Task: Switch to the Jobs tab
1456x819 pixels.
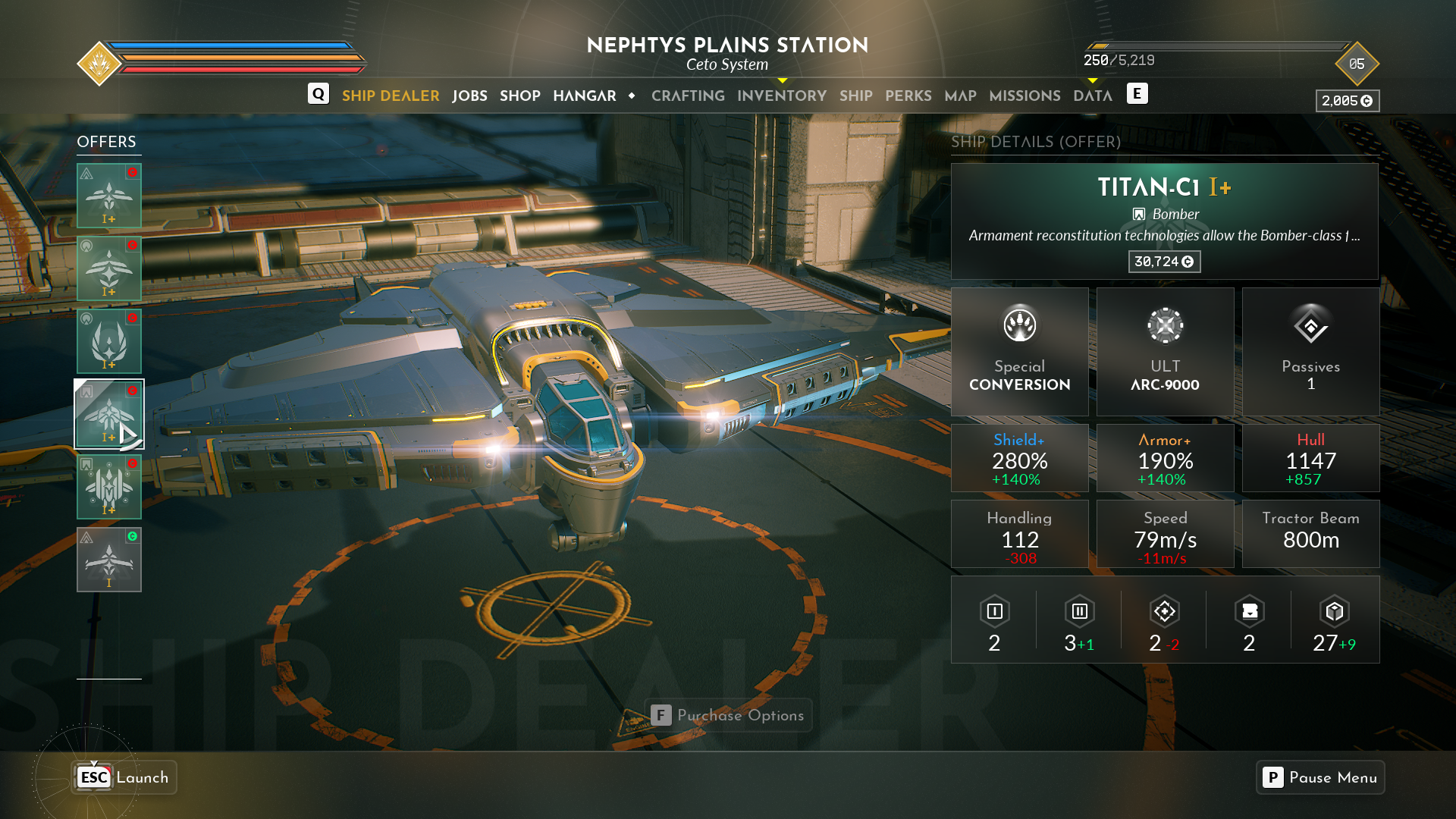Action: coord(469,96)
